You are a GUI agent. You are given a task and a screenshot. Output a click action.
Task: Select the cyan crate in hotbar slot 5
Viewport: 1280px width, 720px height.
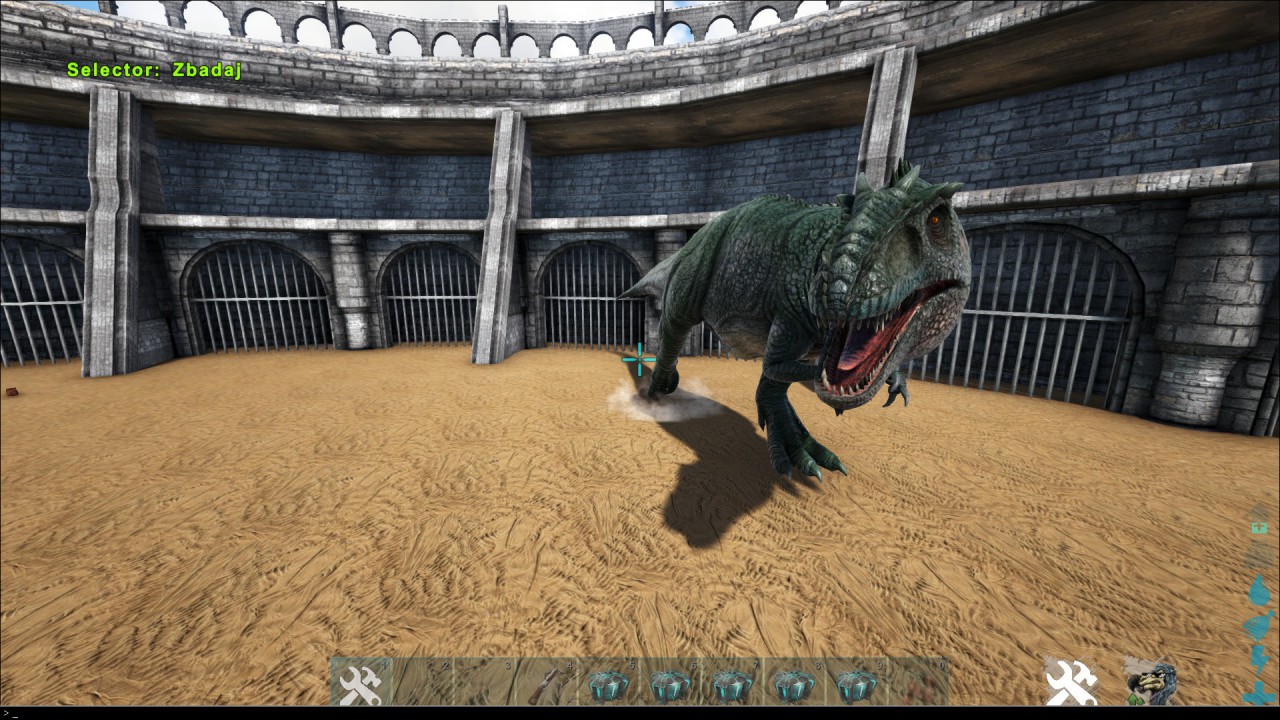point(609,684)
